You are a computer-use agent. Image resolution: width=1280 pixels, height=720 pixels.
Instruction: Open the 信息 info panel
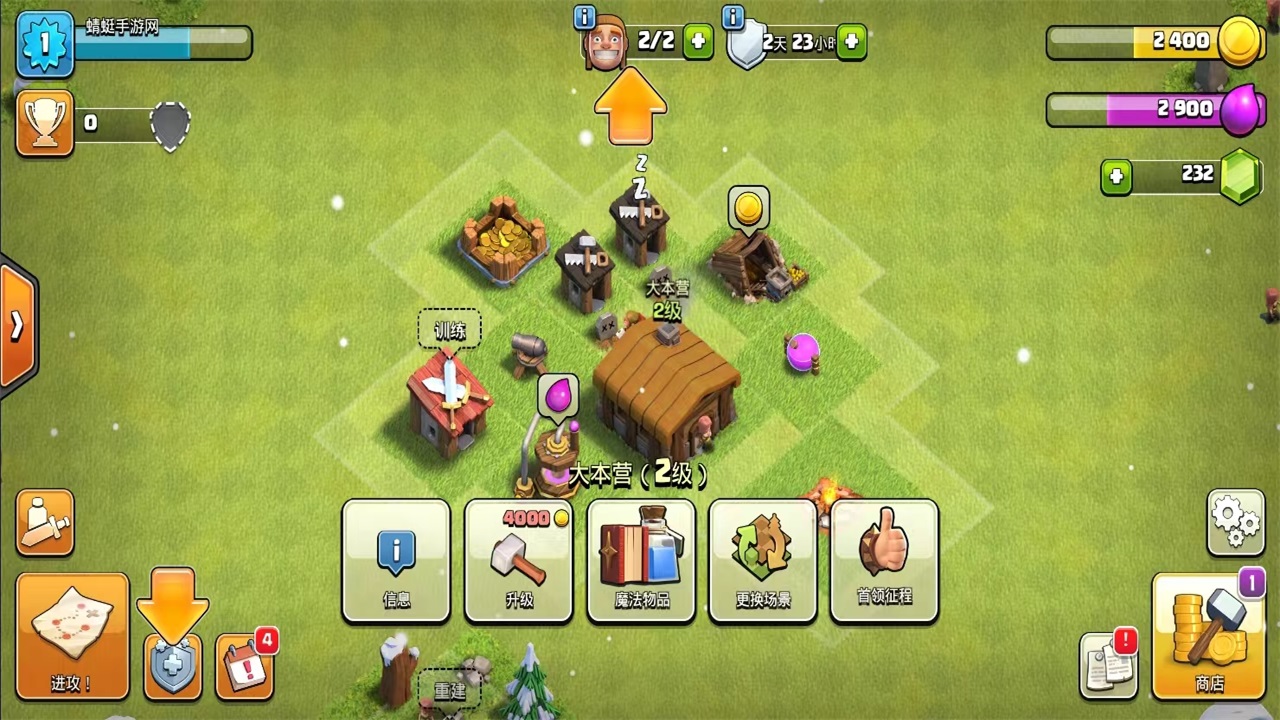pos(396,560)
